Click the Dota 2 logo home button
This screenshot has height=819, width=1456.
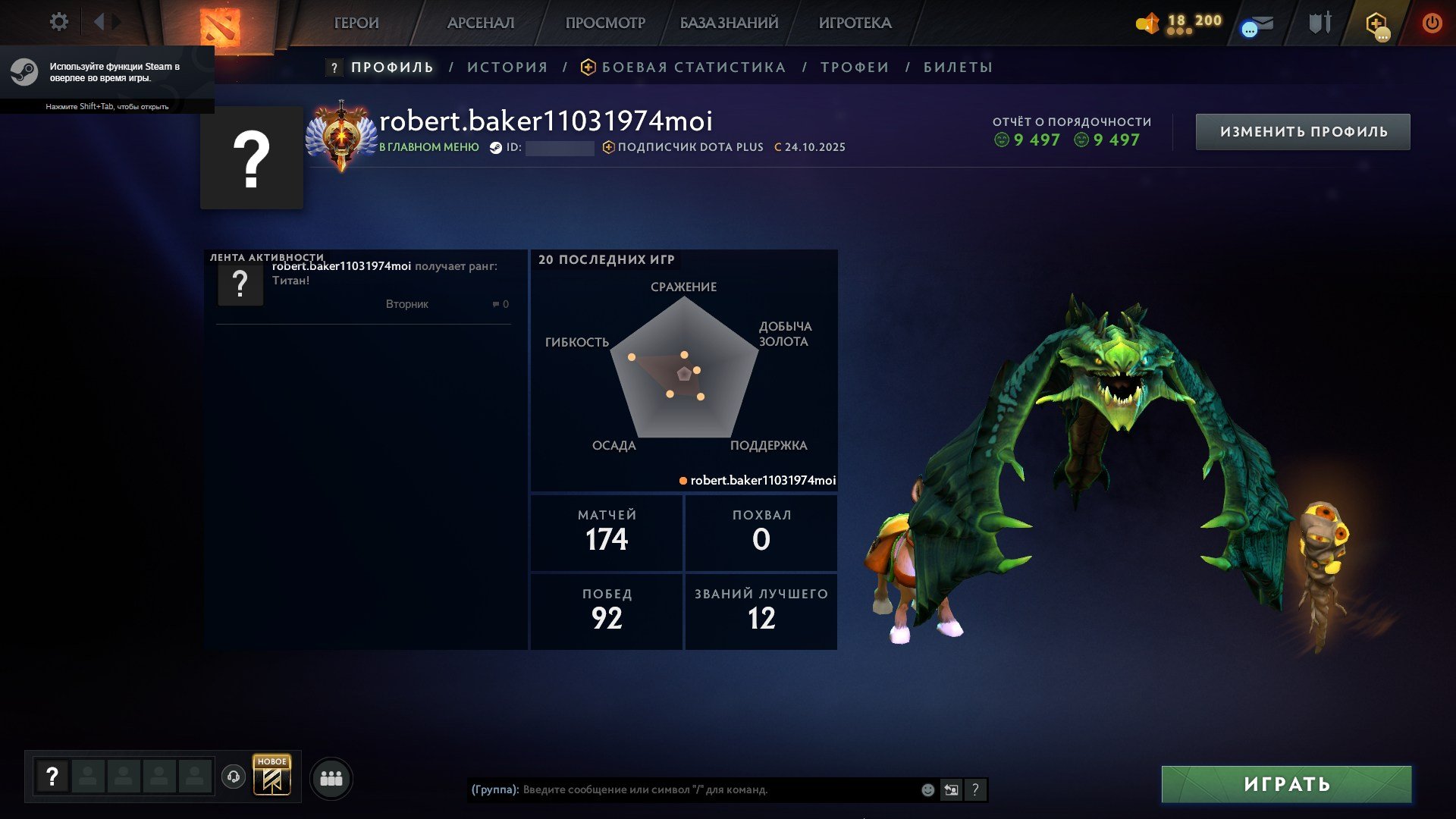coord(220,27)
